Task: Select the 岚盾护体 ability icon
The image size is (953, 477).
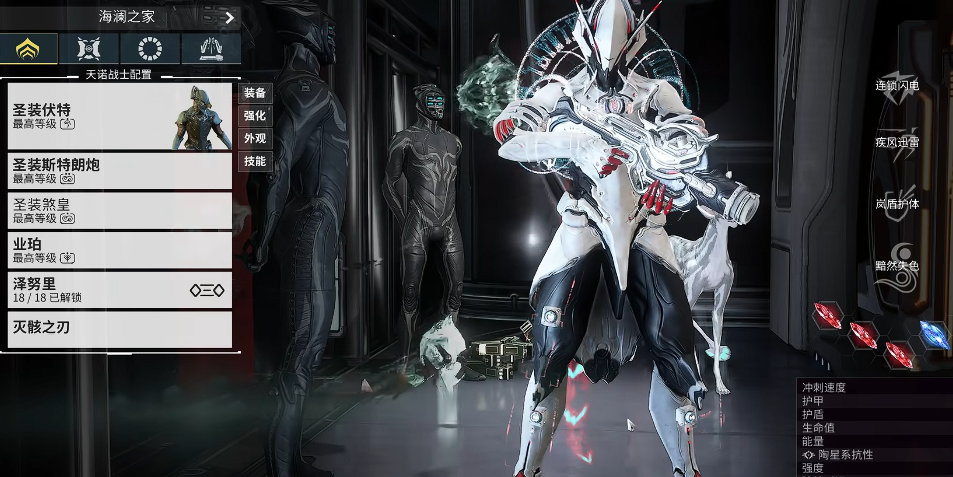Action: (897, 205)
